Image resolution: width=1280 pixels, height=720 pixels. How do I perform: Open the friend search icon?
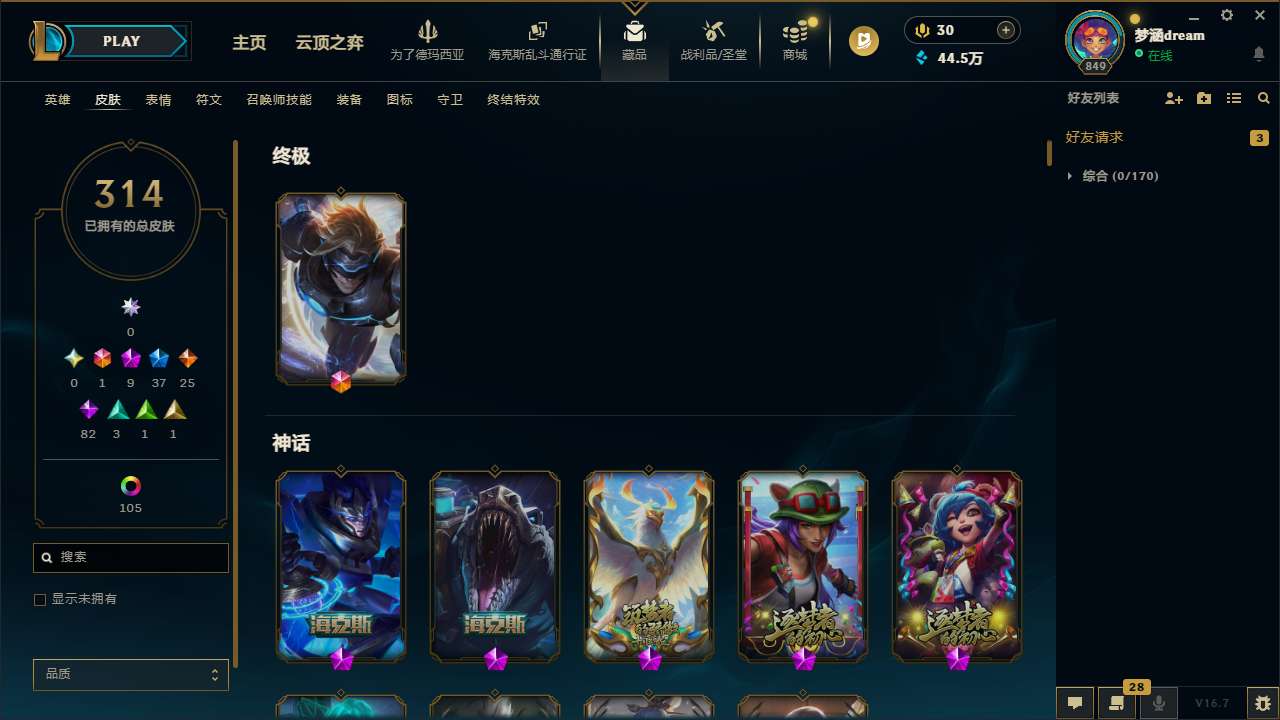click(x=1263, y=98)
